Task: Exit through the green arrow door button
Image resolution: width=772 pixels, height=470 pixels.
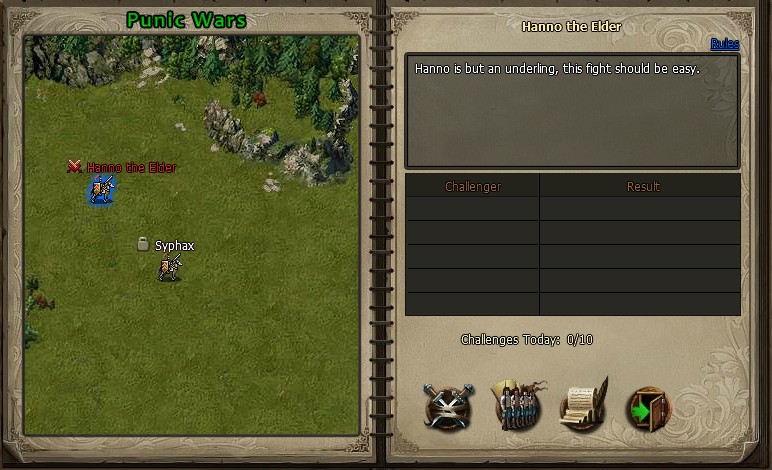Action: tap(647, 407)
